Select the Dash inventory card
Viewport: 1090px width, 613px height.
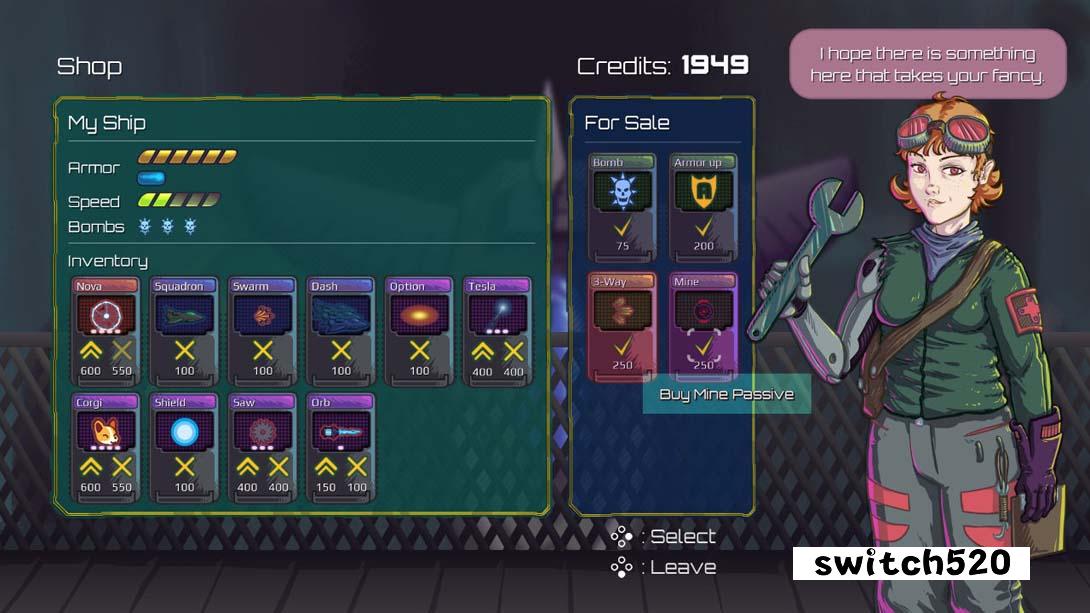(341, 330)
